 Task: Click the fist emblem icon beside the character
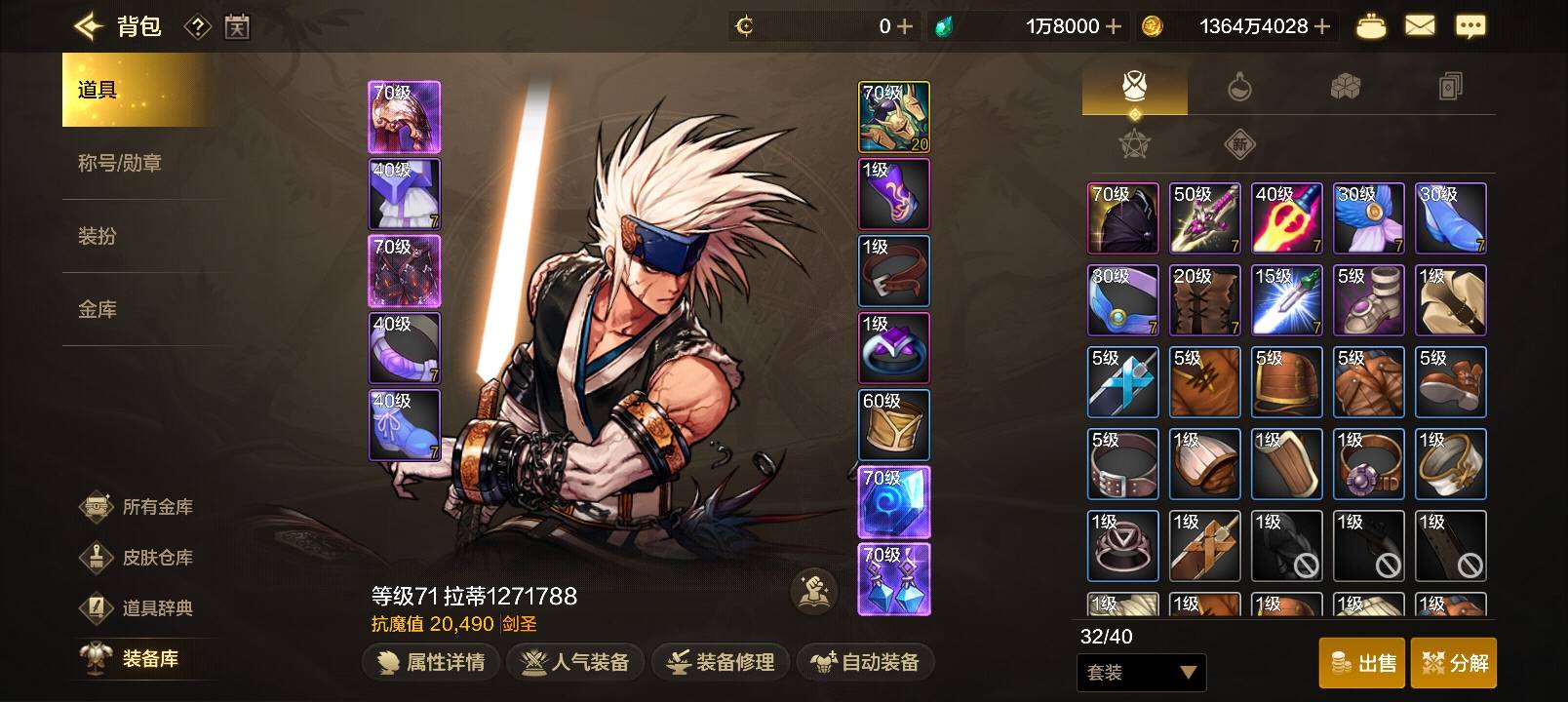coord(812,591)
